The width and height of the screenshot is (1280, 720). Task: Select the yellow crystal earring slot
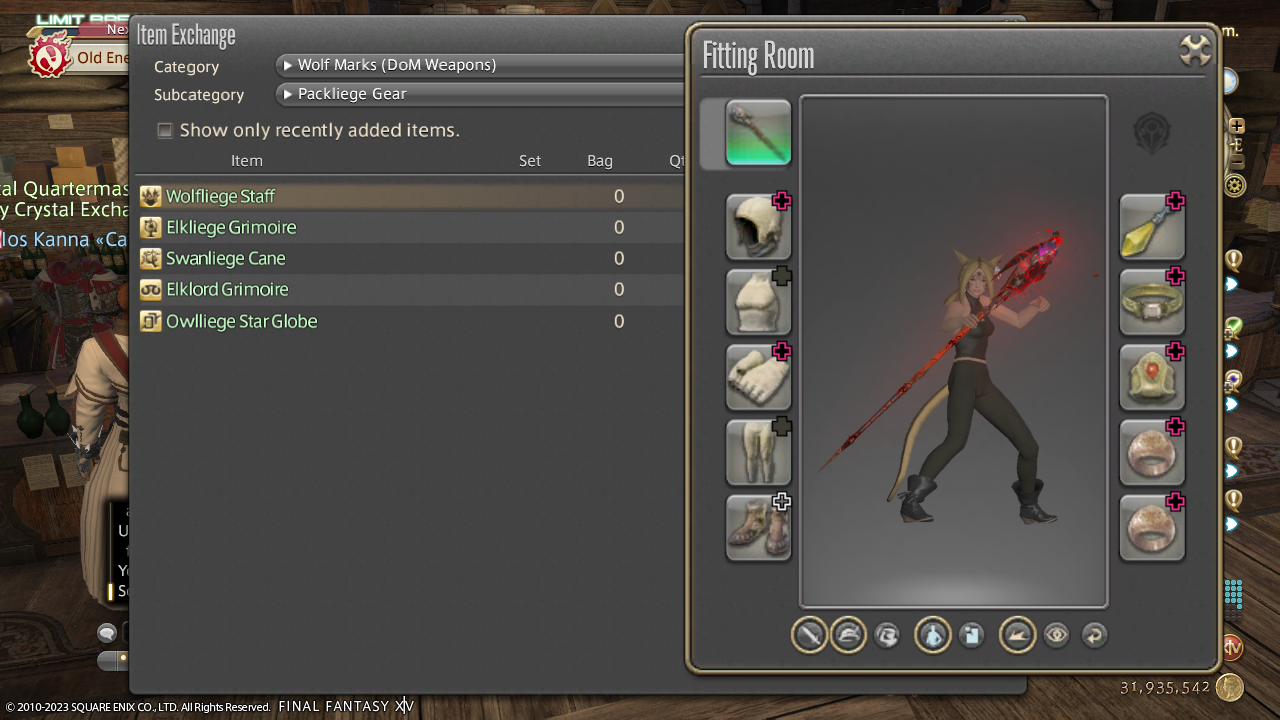point(1152,227)
